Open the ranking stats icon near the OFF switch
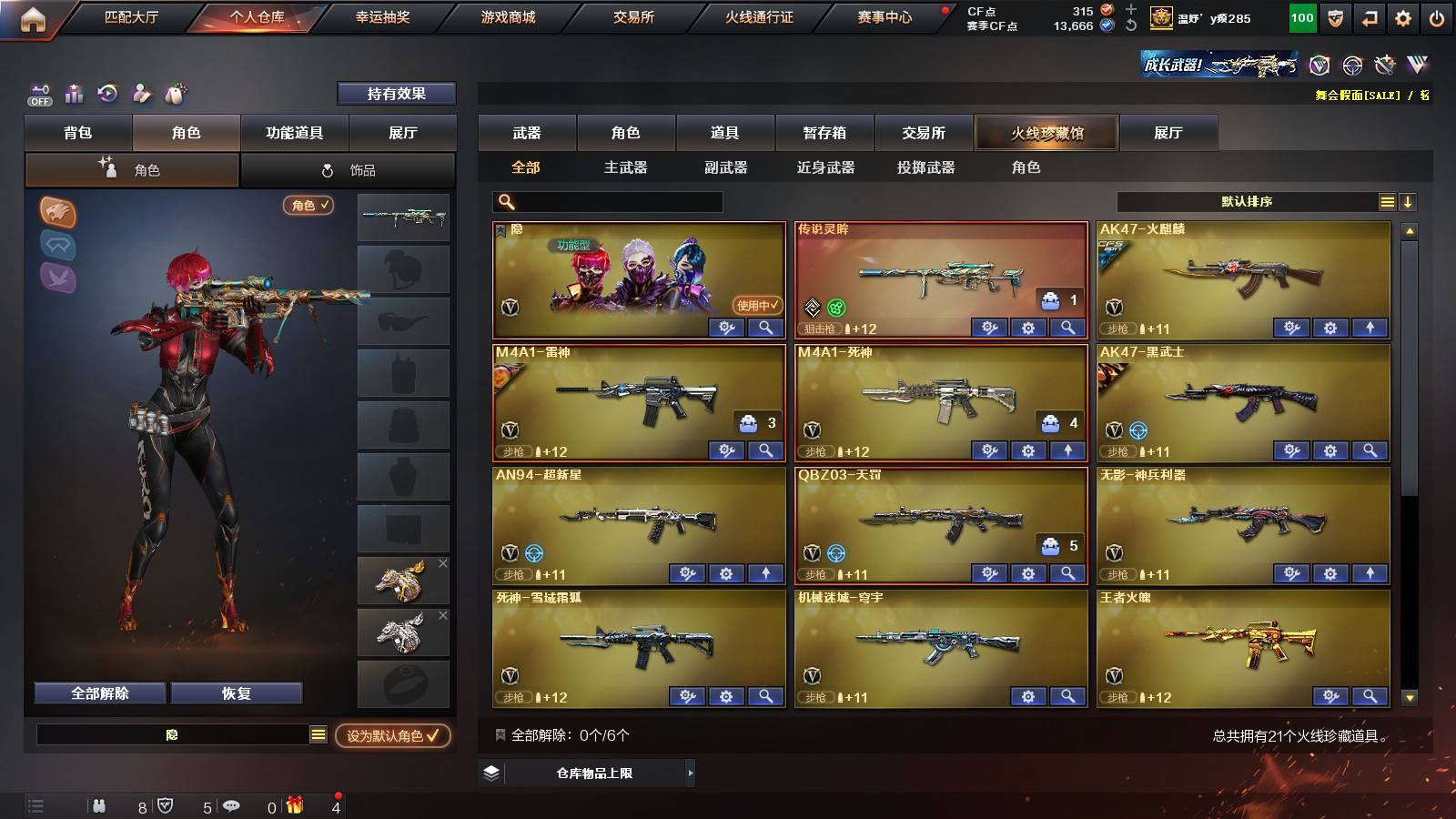 tap(74, 93)
